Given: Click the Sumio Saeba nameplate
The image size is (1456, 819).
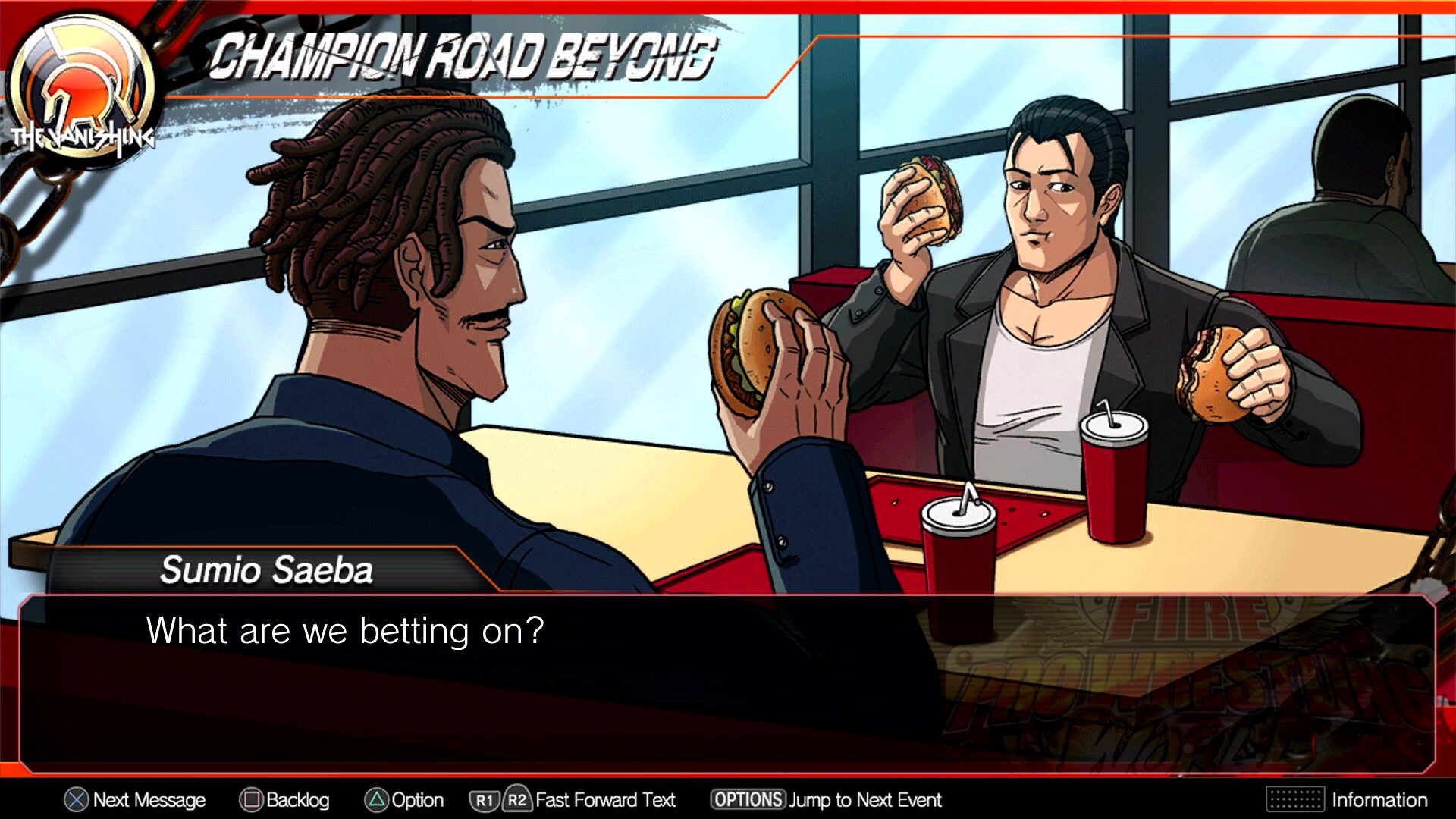Looking at the screenshot, I should coord(267,570).
